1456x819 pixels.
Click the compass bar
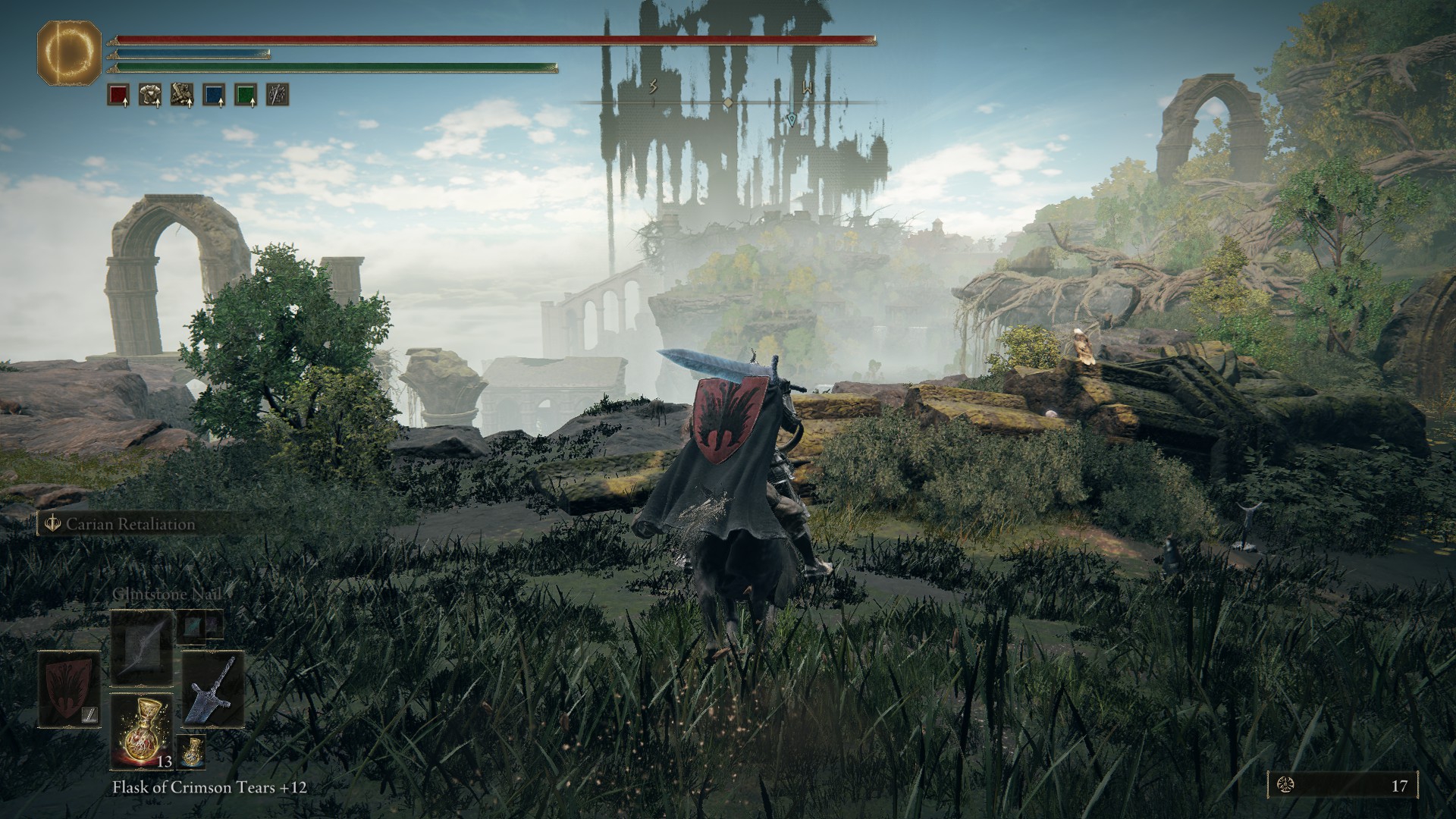pos(728,102)
